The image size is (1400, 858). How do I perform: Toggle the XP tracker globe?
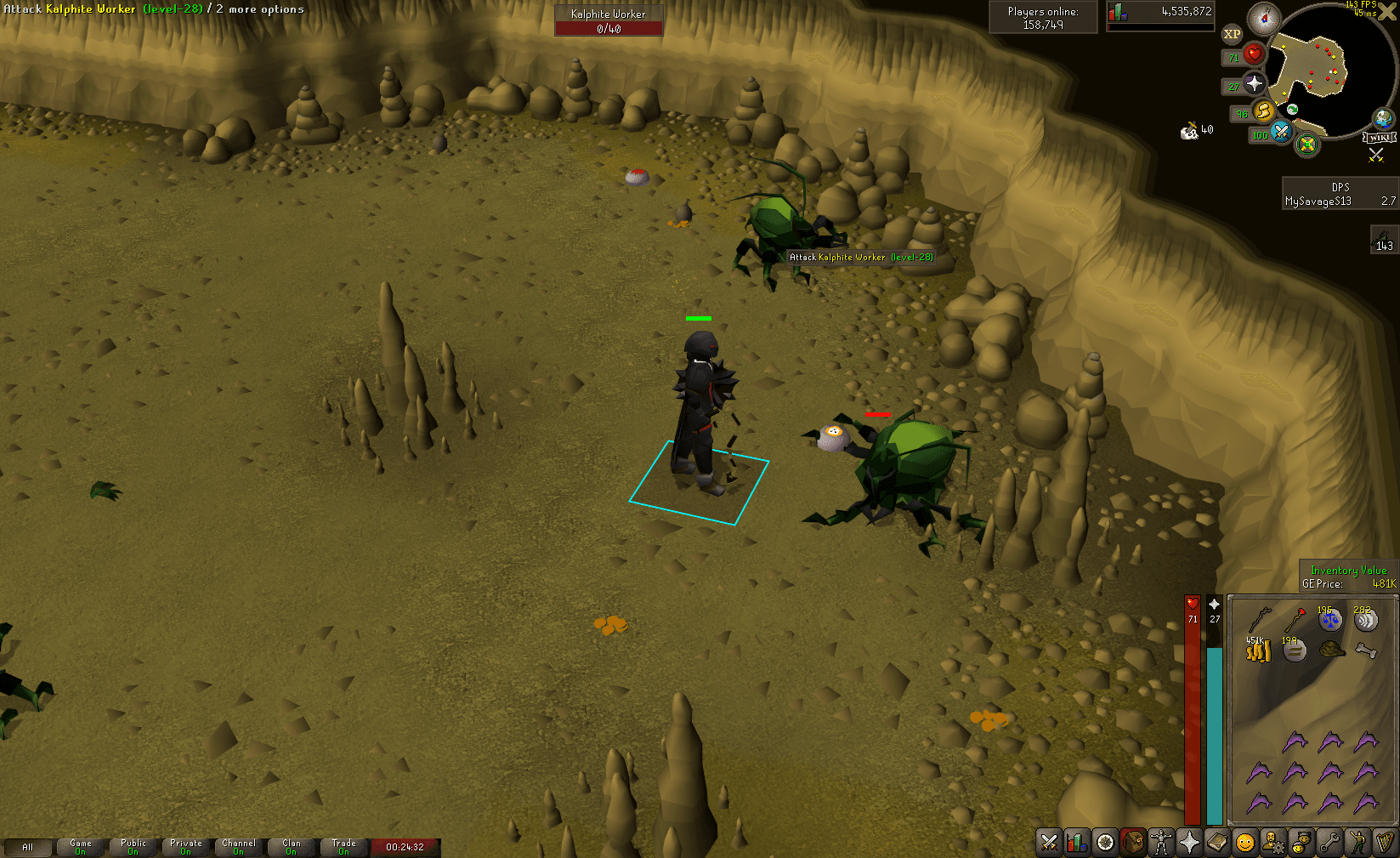(x=1232, y=33)
